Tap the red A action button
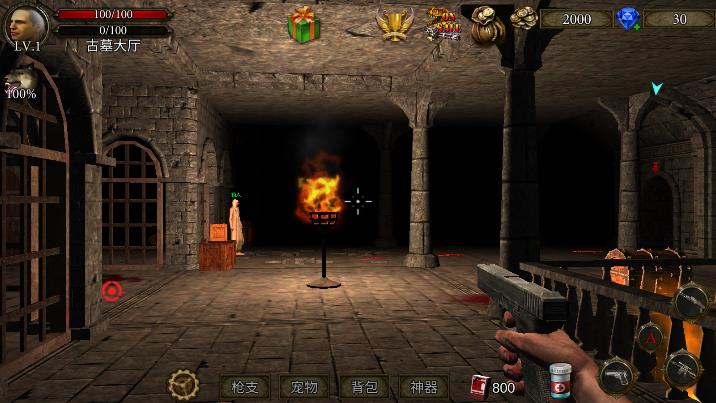The image size is (716, 403). (x=649, y=337)
